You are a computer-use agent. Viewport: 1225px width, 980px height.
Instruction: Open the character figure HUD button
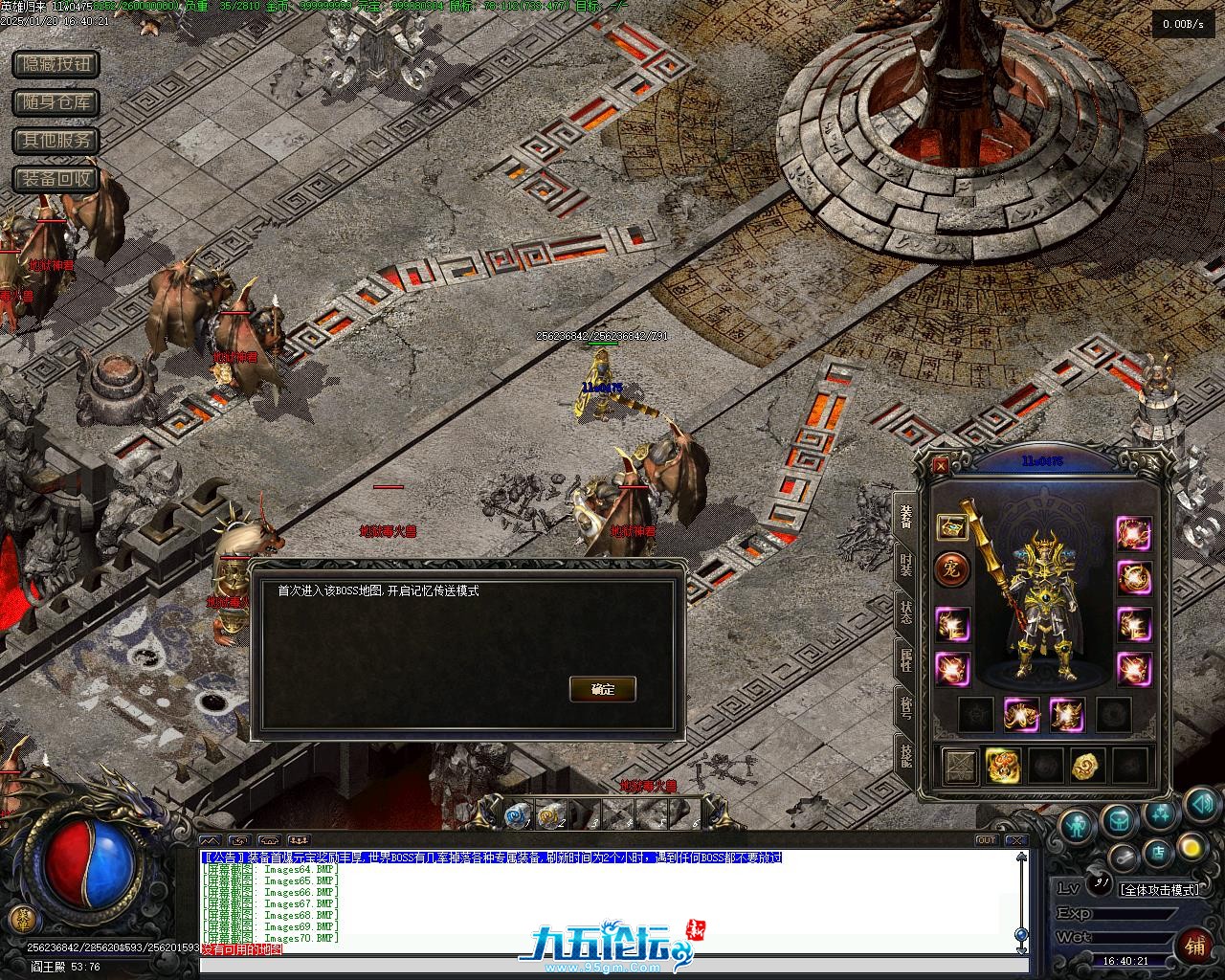1077,823
